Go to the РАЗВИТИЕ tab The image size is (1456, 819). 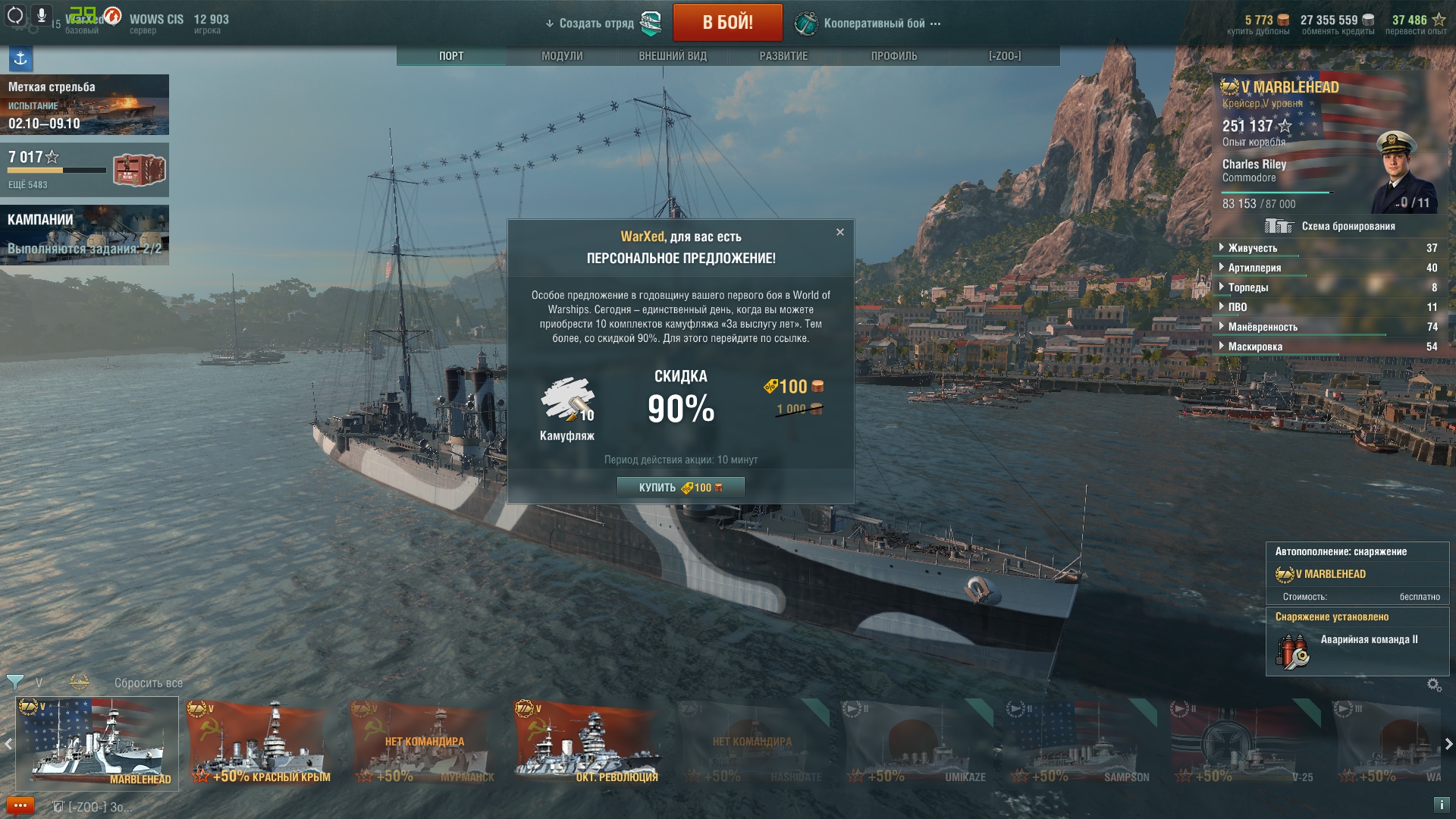point(783,56)
